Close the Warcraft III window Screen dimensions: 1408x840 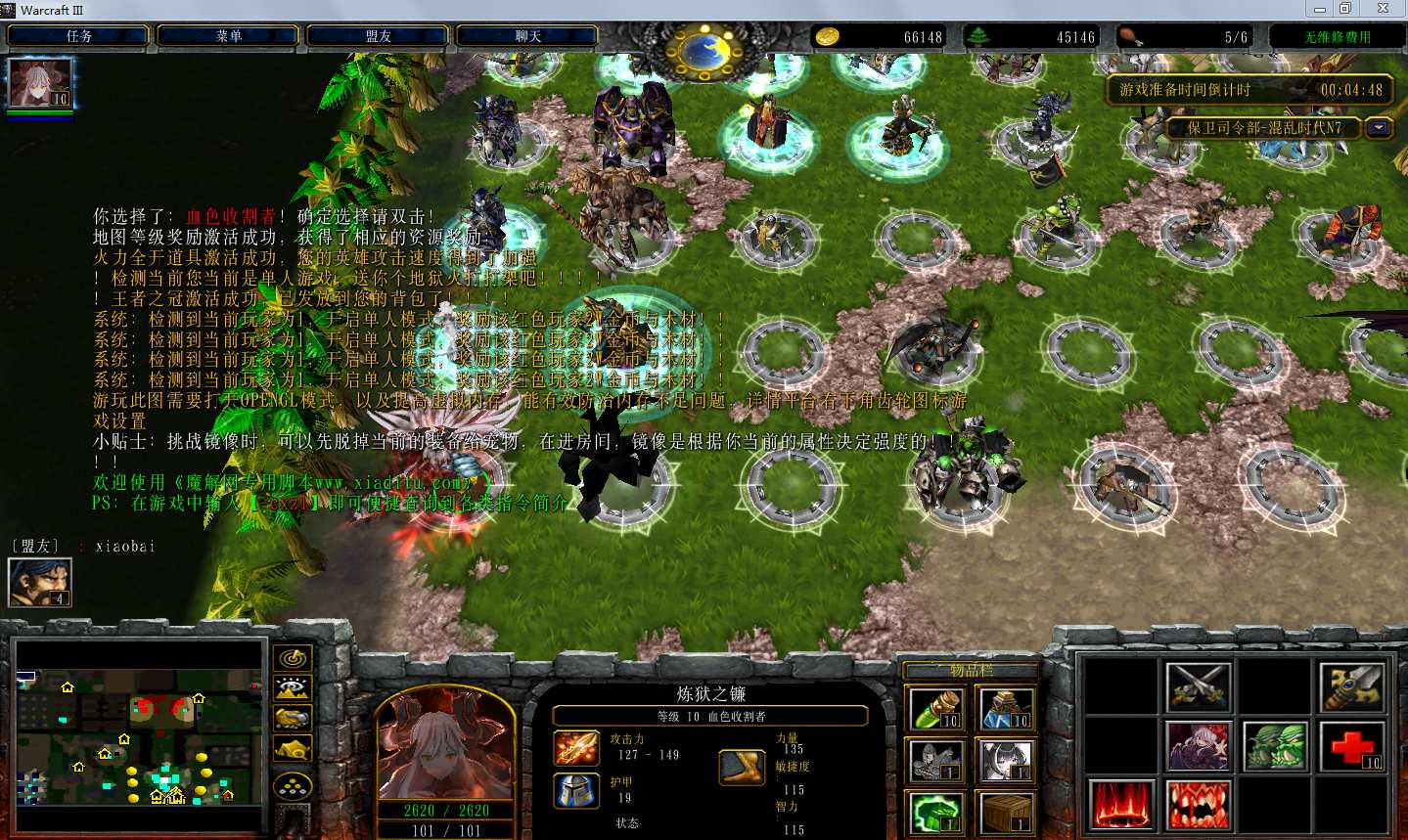click(1383, 9)
